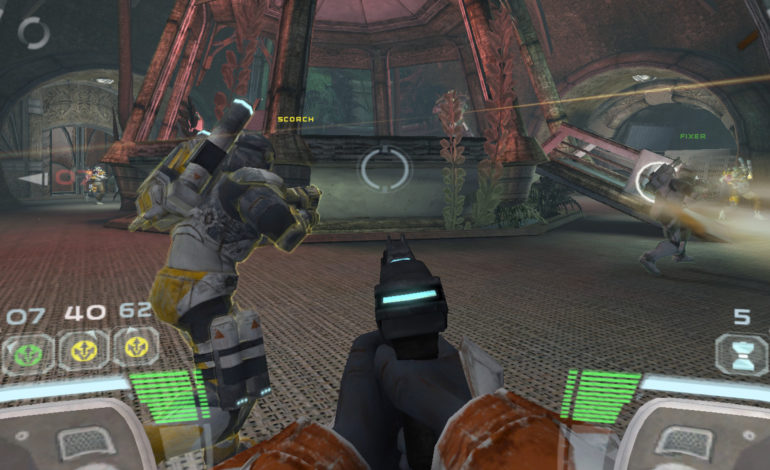Click the thermal detonator grenade icon
This screenshot has width=770, height=470.
pos(741,355)
